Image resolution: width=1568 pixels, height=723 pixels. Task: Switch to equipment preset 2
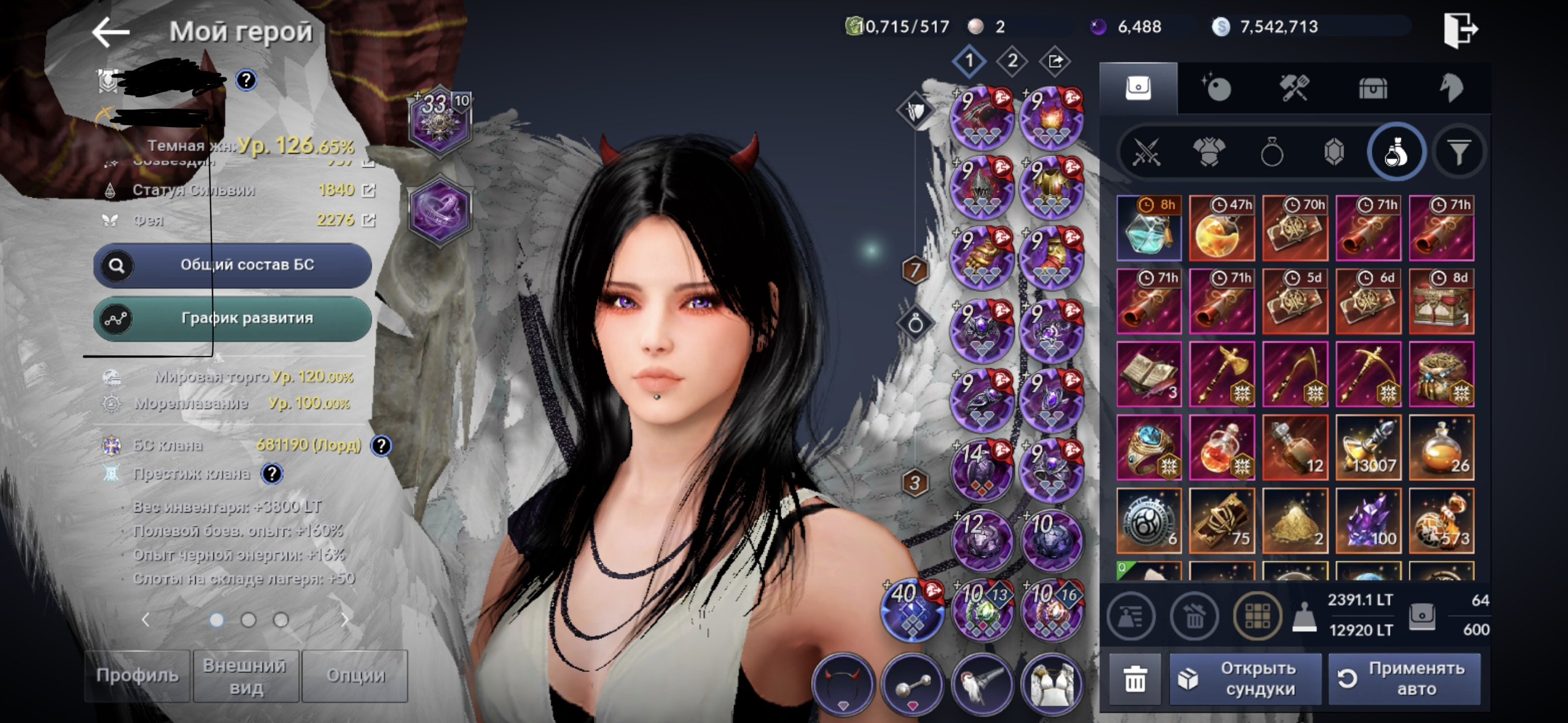point(1012,62)
